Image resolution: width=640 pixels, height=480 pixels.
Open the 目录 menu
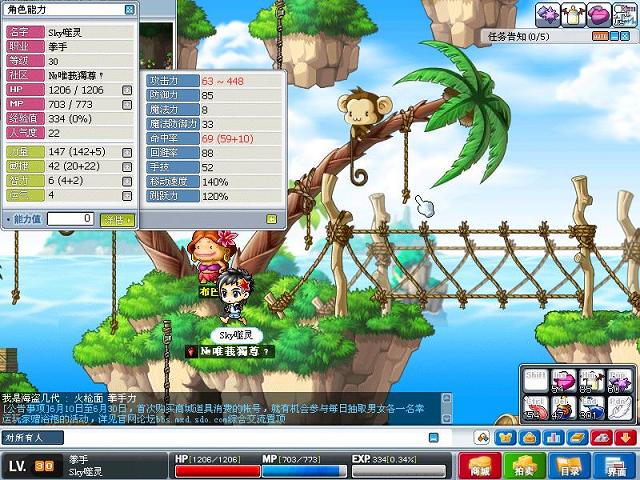pyautogui.click(x=570, y=466)
